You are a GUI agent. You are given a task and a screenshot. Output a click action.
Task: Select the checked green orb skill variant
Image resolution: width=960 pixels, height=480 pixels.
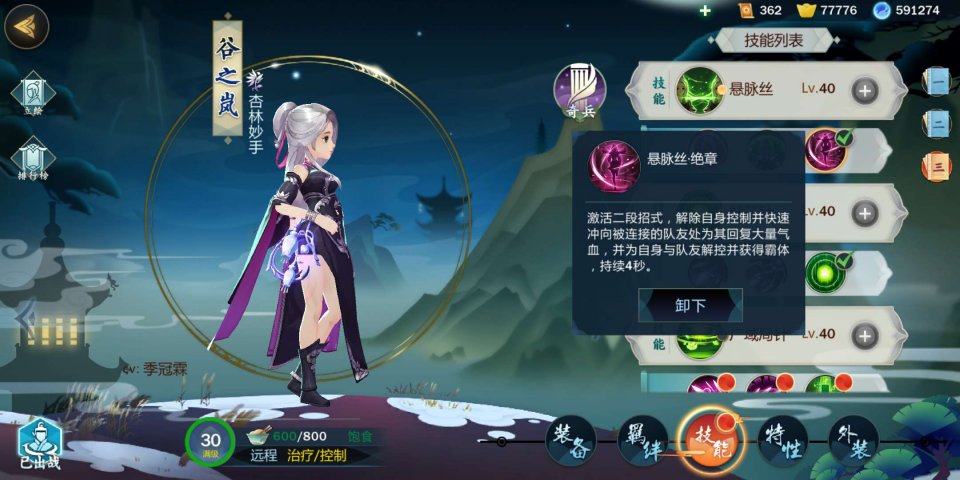(x=826, y=273)
